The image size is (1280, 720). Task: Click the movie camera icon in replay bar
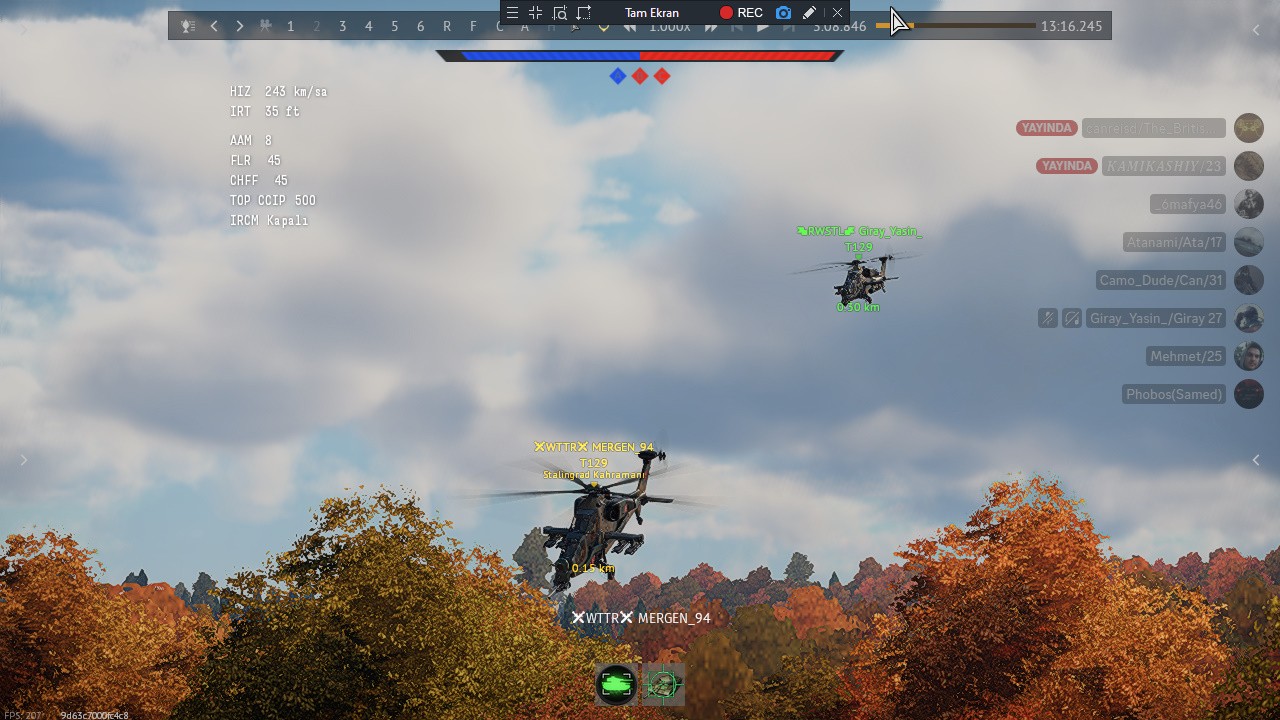coord(265,26)
